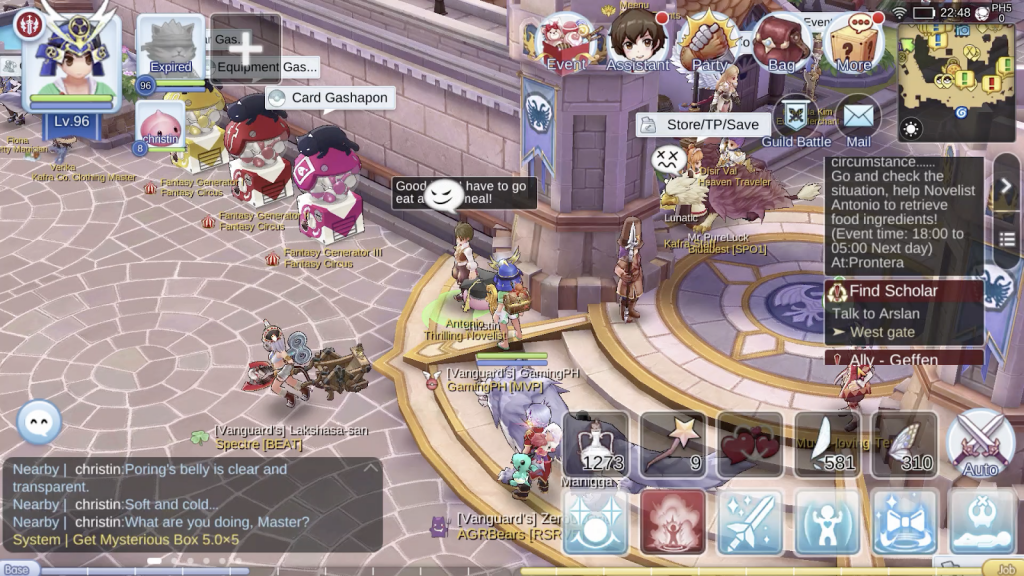Viewport: 1024px width, 576px height.
Task: Toggle Auto battle mode
Action: click(980, 444)
